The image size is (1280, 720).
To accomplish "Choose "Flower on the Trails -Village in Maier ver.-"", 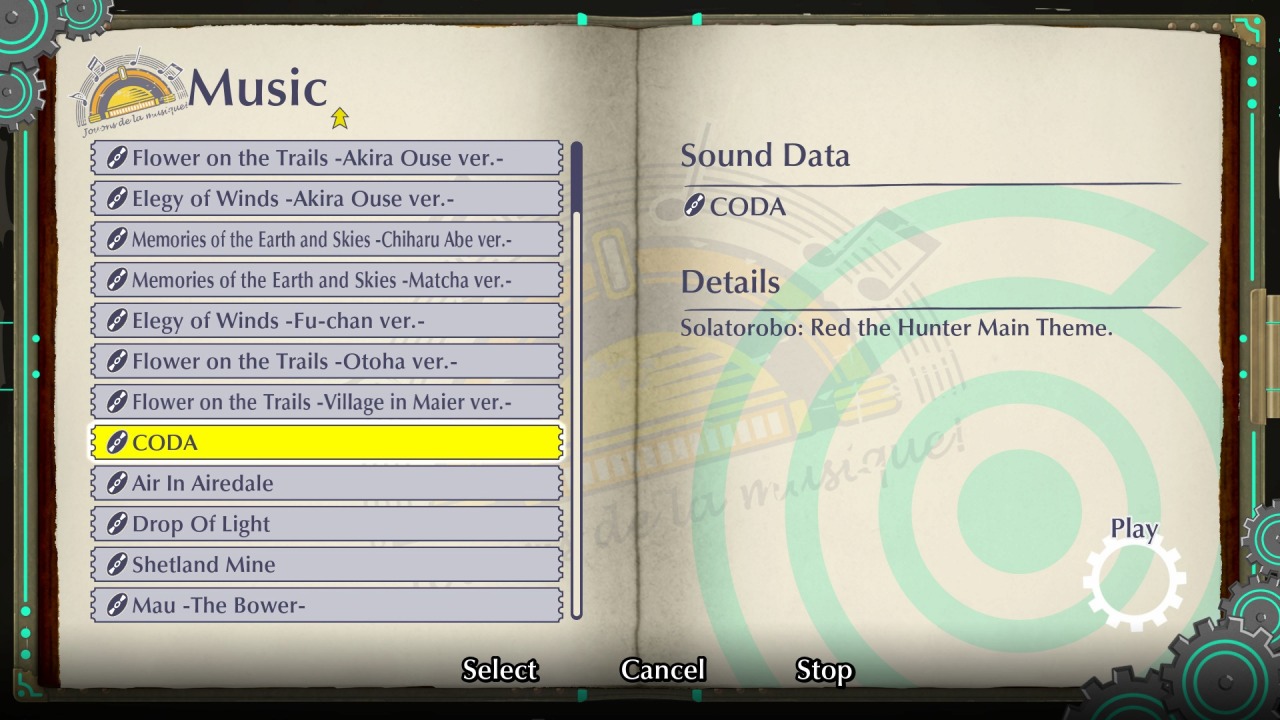I will (325, 401).
